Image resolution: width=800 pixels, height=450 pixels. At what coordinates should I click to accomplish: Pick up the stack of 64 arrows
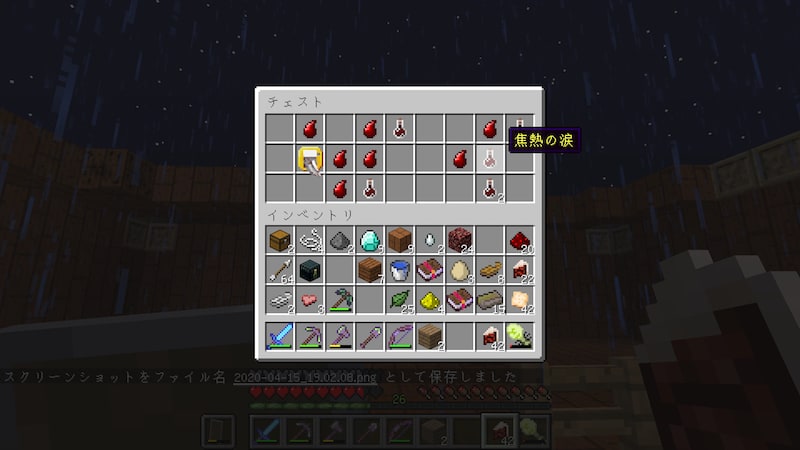tap(280, 270)
